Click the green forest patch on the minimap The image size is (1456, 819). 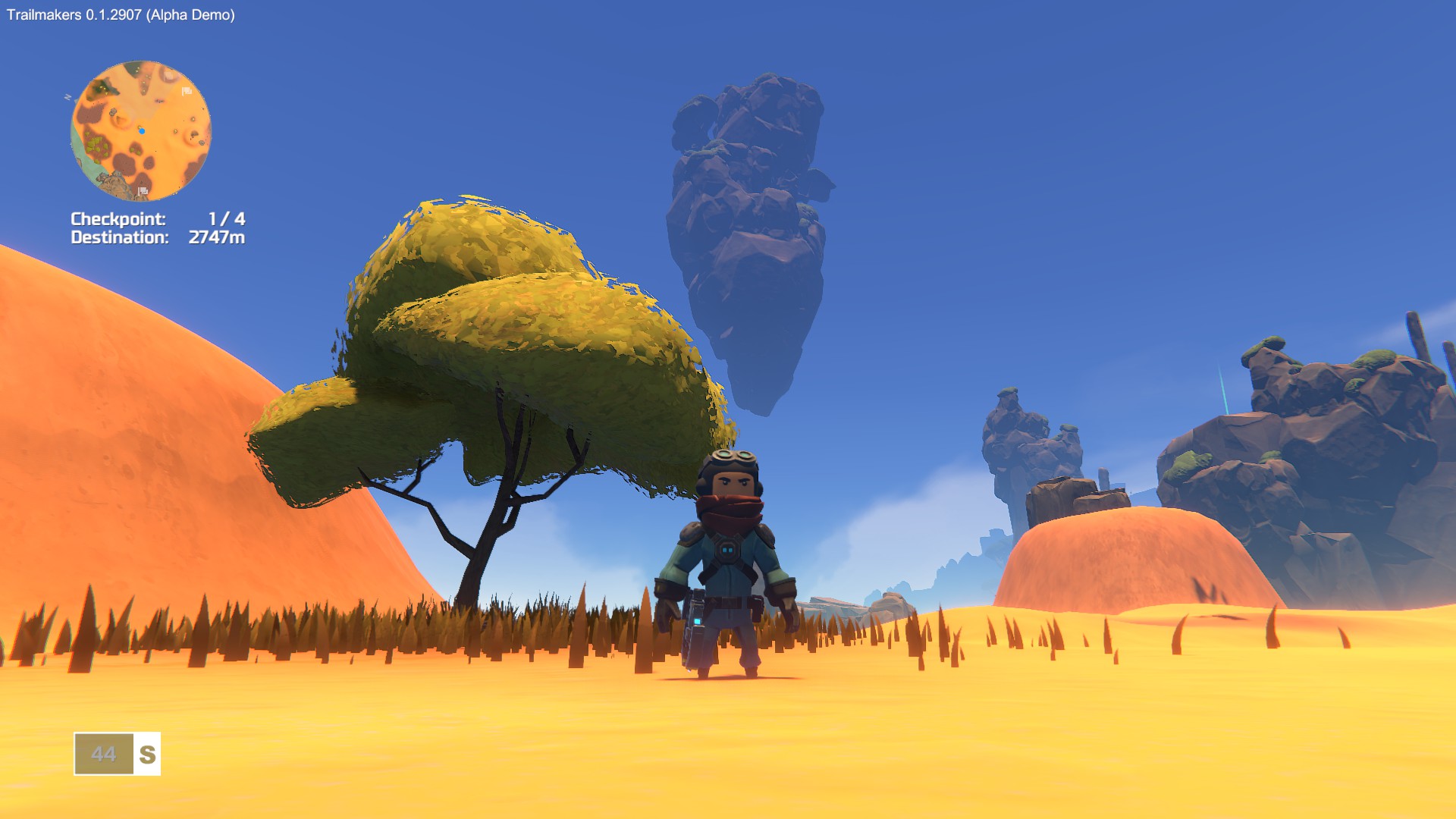coord(96,146)
